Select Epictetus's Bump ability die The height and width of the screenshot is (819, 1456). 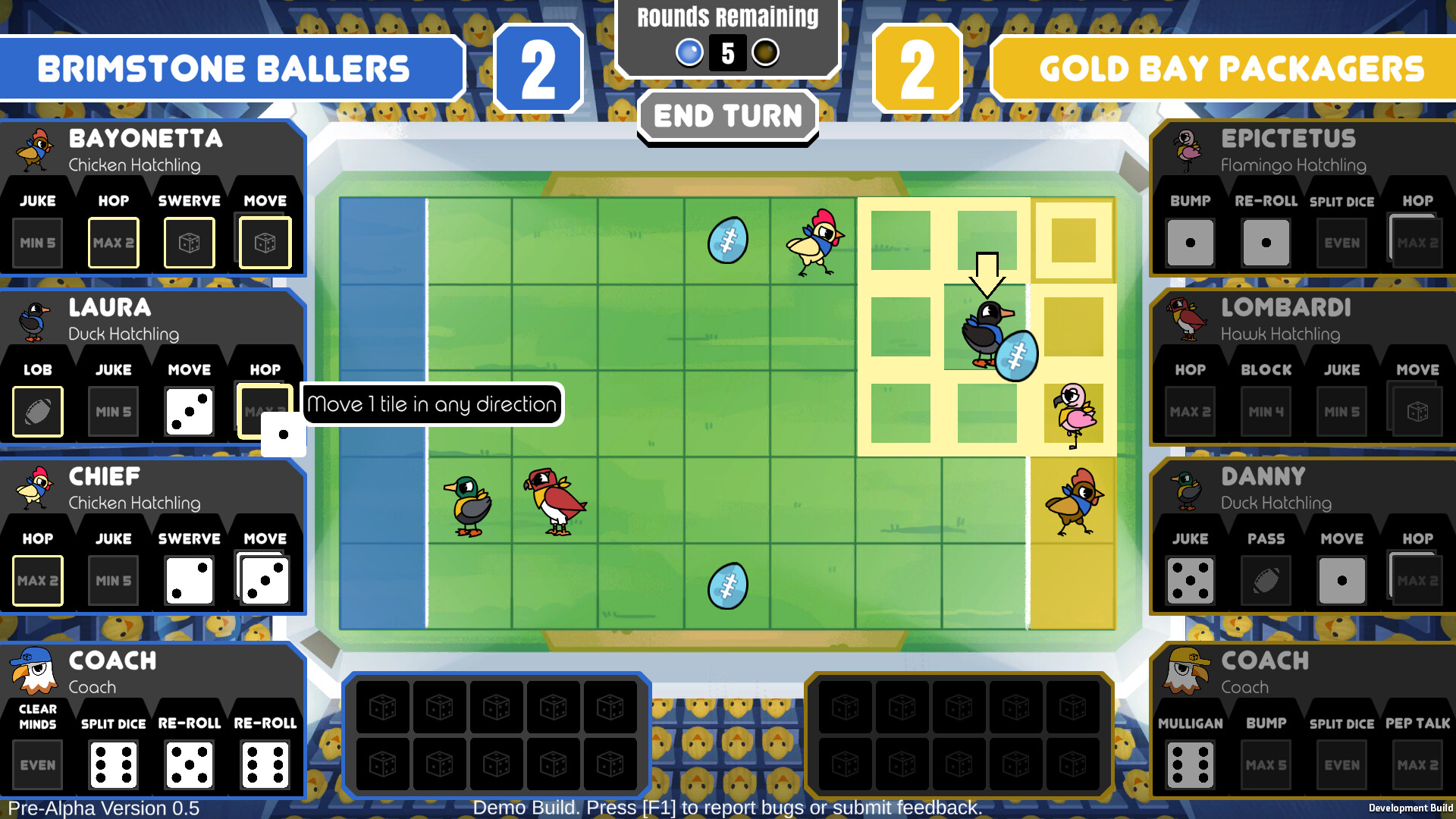click(1190, 243)
